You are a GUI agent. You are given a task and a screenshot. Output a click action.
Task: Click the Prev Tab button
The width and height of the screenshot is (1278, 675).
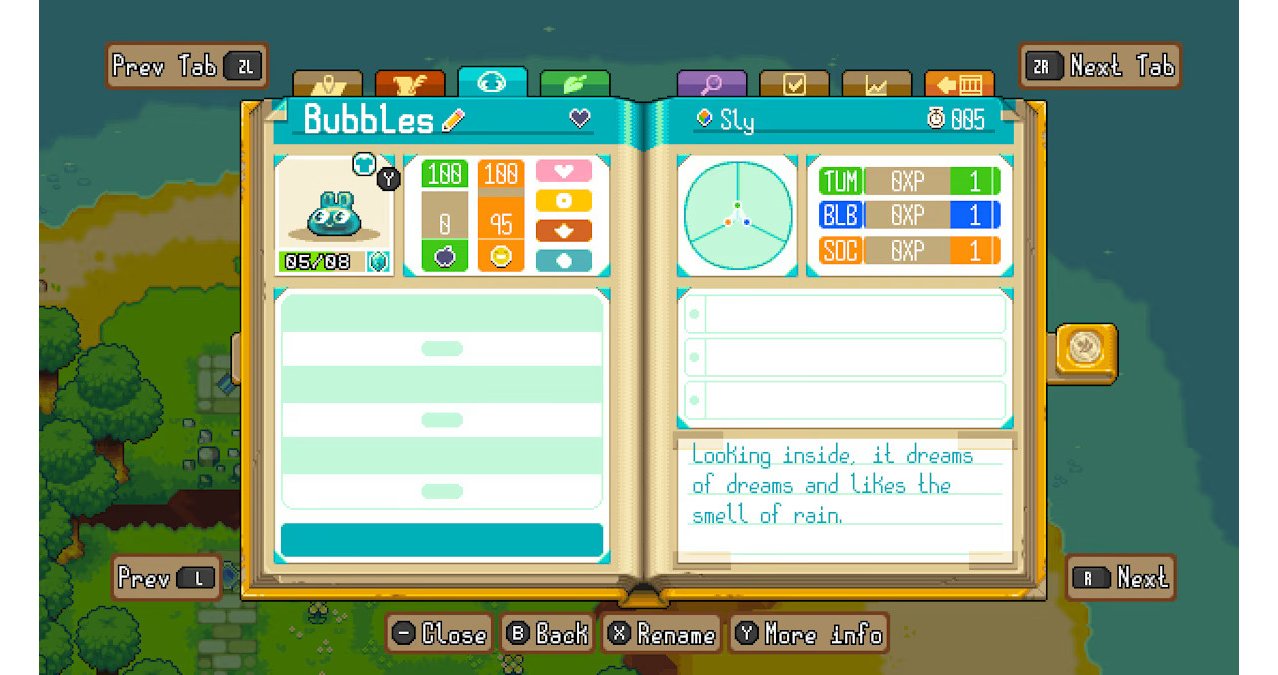pos(186,66)
